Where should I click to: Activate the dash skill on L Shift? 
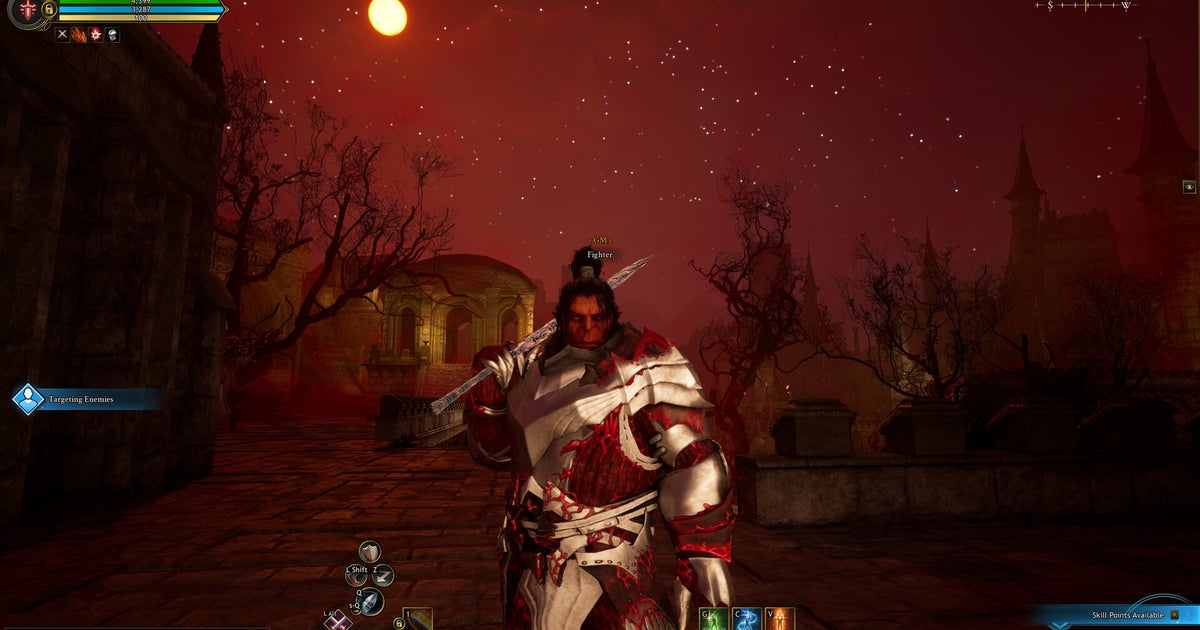pos(356,575)
